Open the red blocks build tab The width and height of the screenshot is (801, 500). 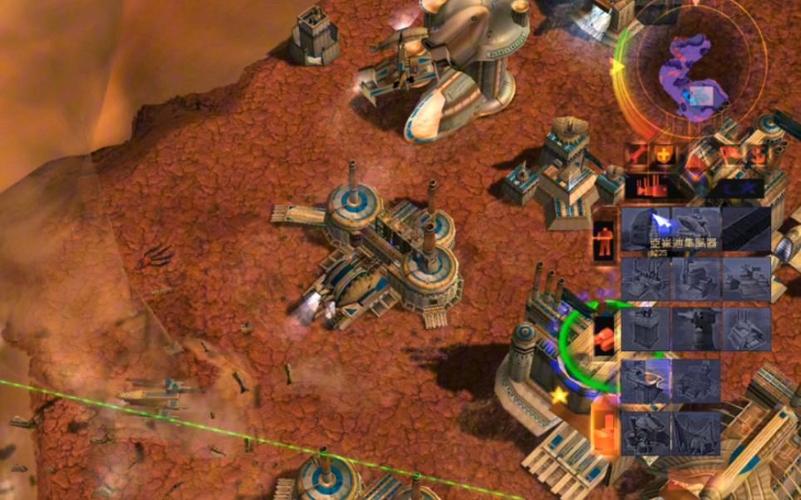click(604, 336)
